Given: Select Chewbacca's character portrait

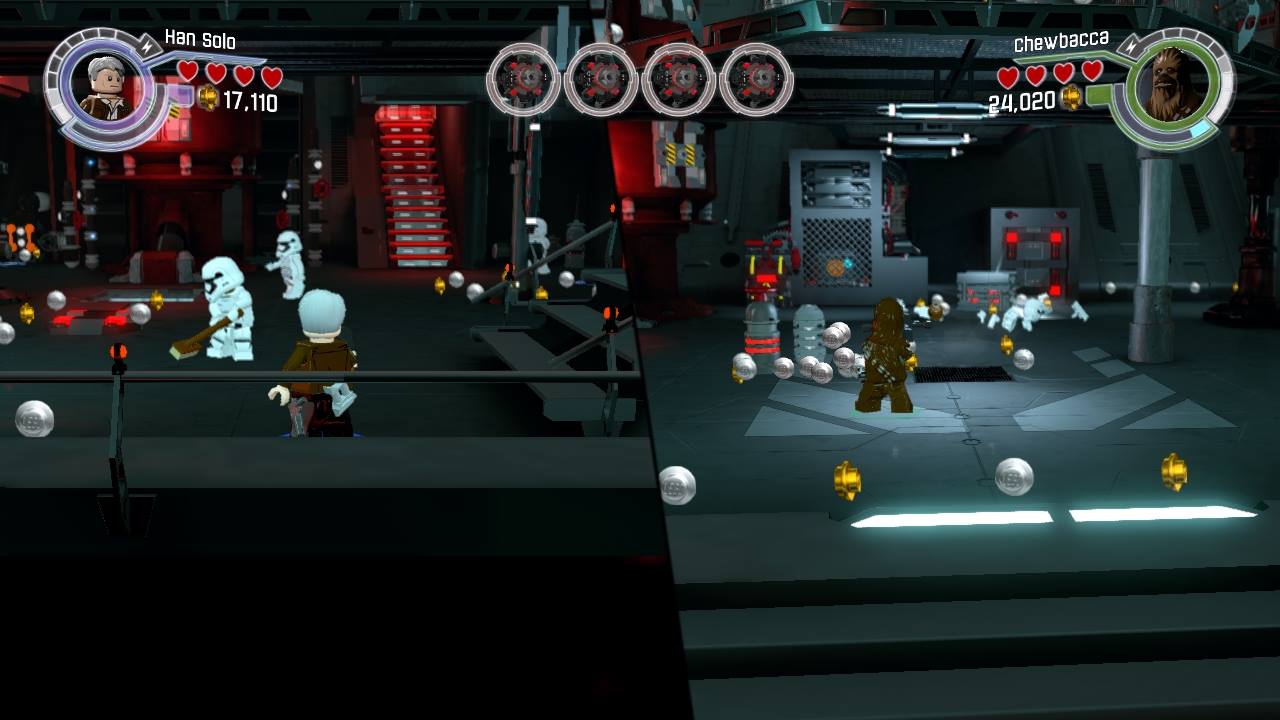Looking at the screenshot, I should 1172,86.
